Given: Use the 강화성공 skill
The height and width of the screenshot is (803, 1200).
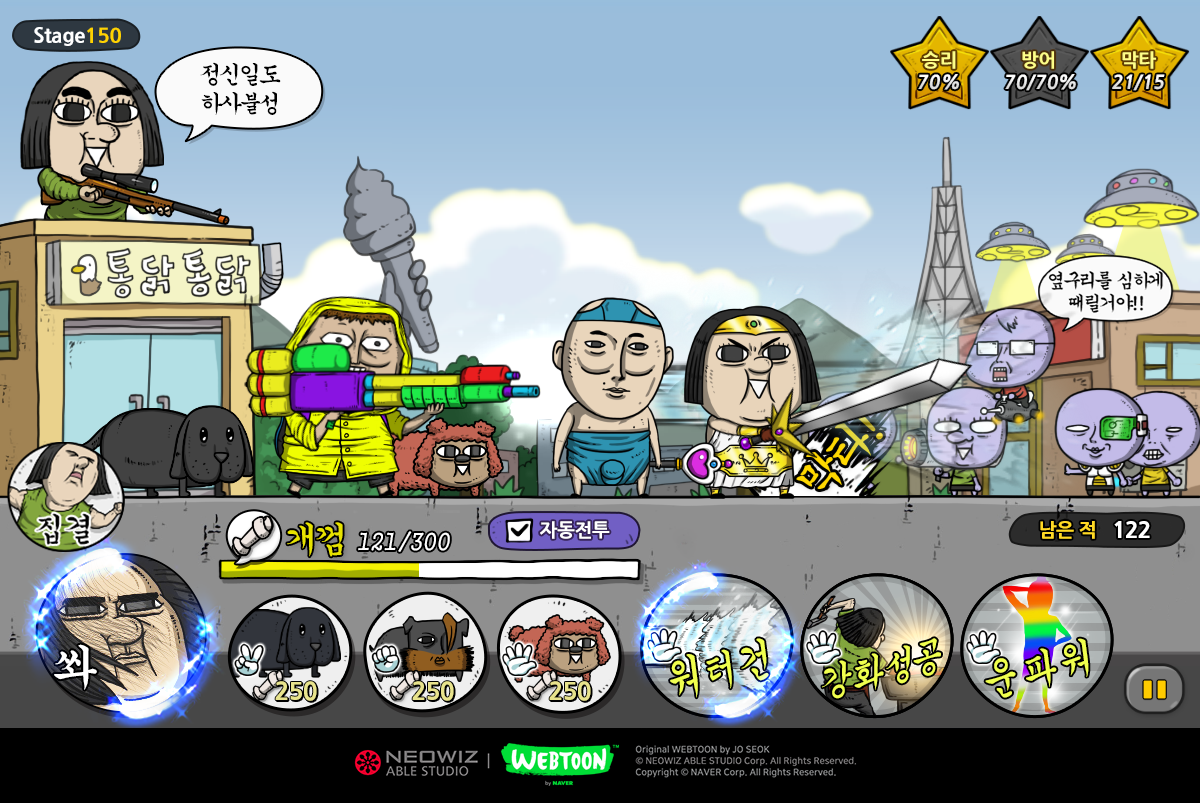Looking at the screenshot, I should pos(877,647).
